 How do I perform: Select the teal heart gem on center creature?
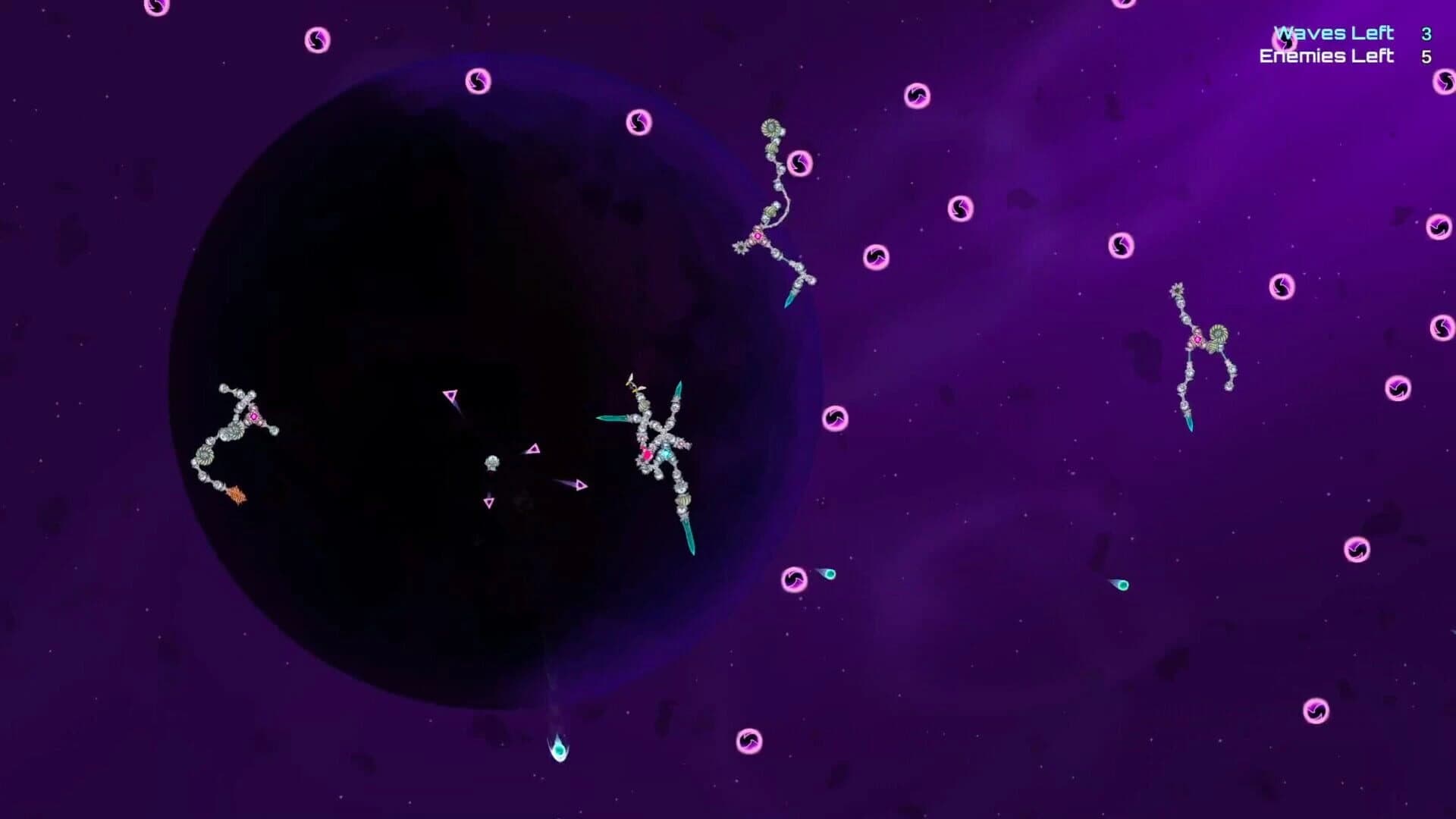tap(666, 453)
